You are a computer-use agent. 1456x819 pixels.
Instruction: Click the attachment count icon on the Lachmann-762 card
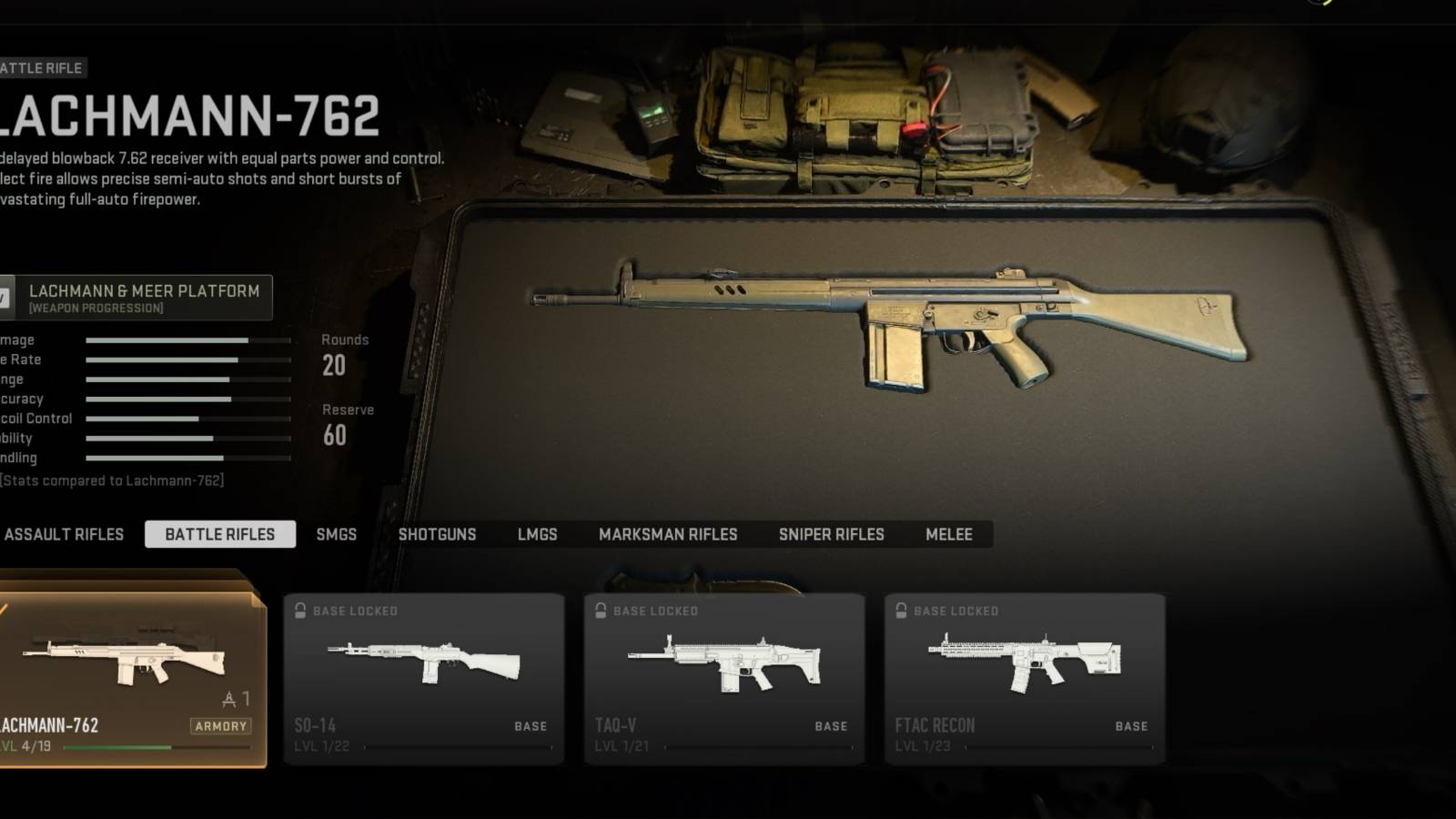pyautogui.click(x=227, y=699)
